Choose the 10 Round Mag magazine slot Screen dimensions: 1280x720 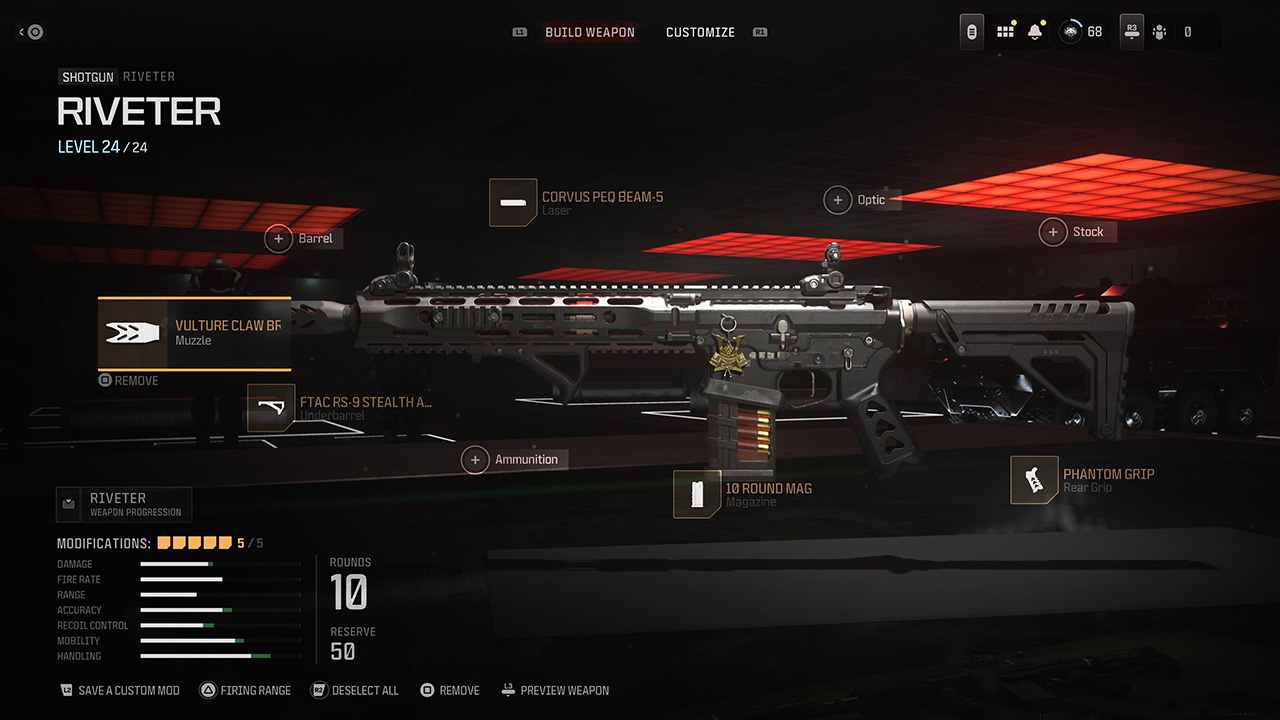pyautogui.click(x=744, y=494)
